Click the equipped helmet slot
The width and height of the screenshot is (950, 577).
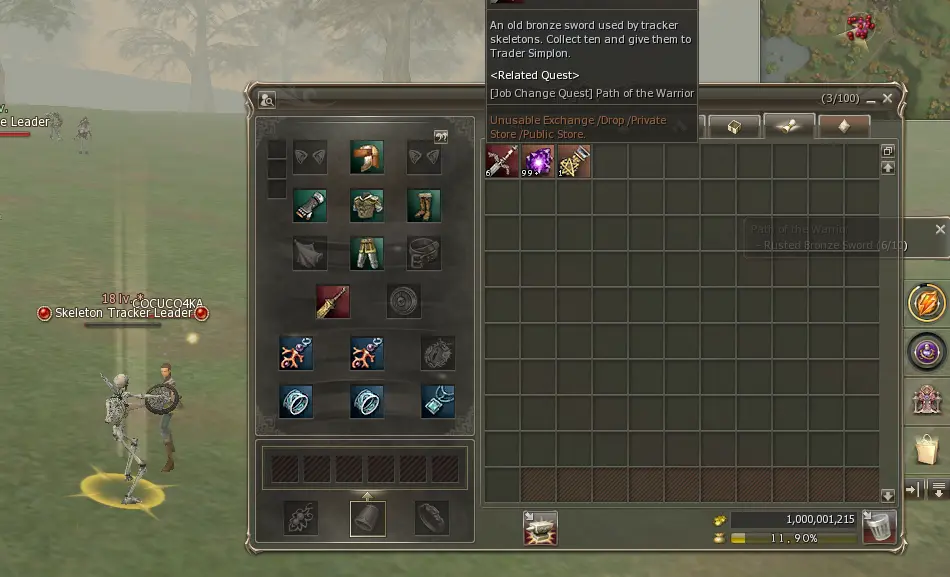pyautogui.click(x=367, y=157)
